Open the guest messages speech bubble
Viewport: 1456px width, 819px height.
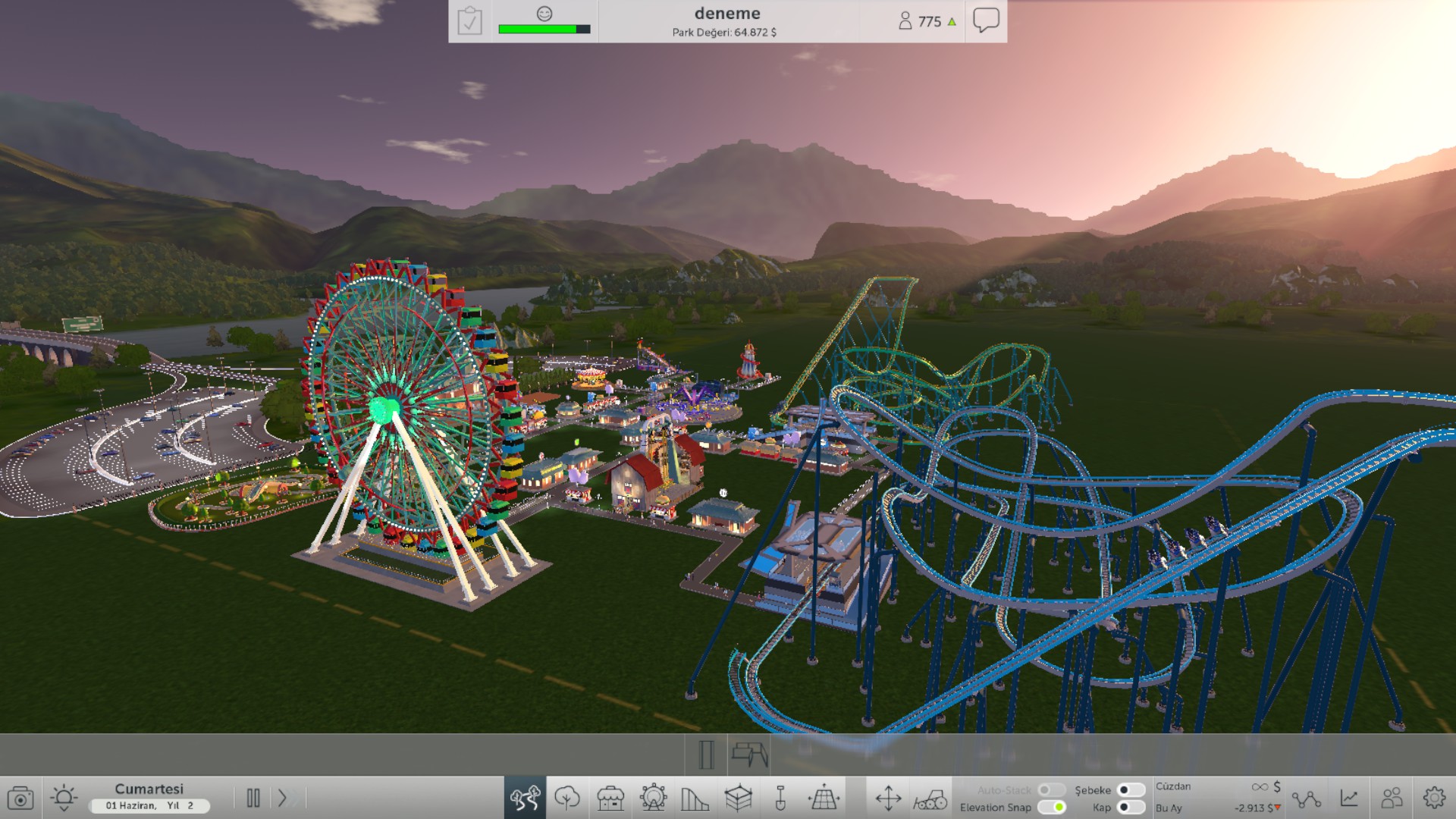[x=986, y=20]
